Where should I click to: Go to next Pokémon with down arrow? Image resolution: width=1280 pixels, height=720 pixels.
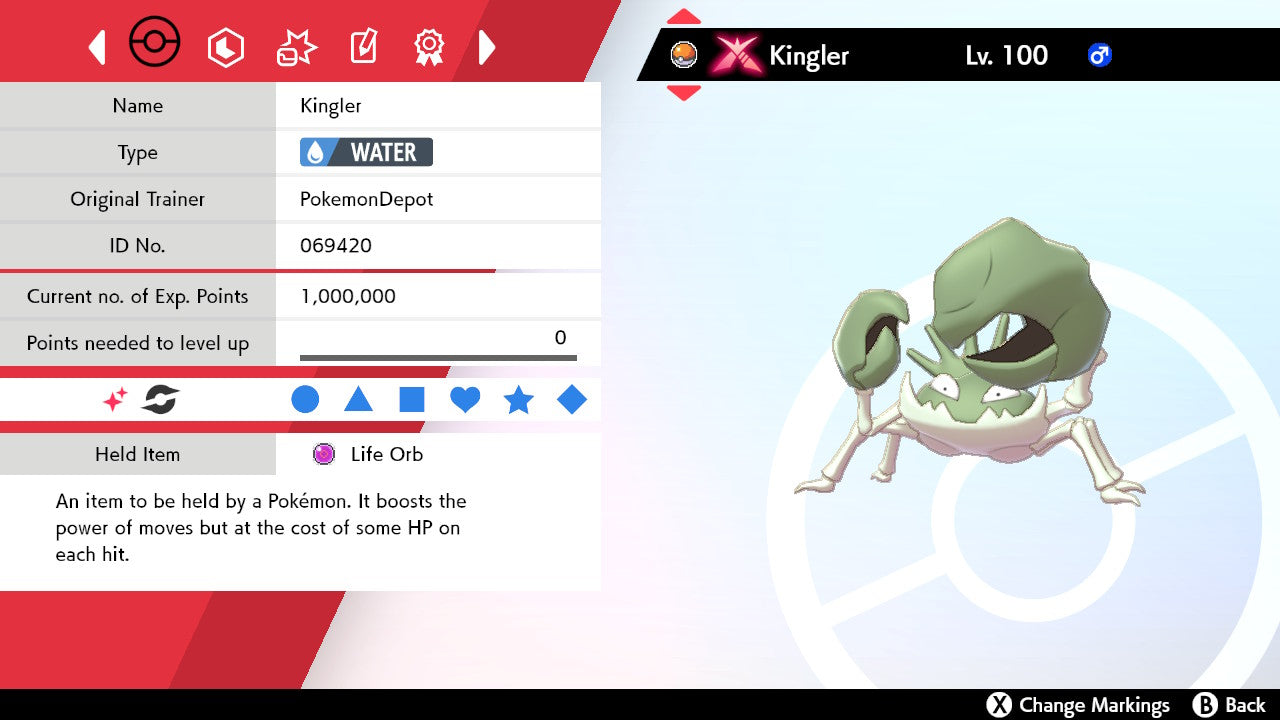pyautogui.click(x=683, y=93)
